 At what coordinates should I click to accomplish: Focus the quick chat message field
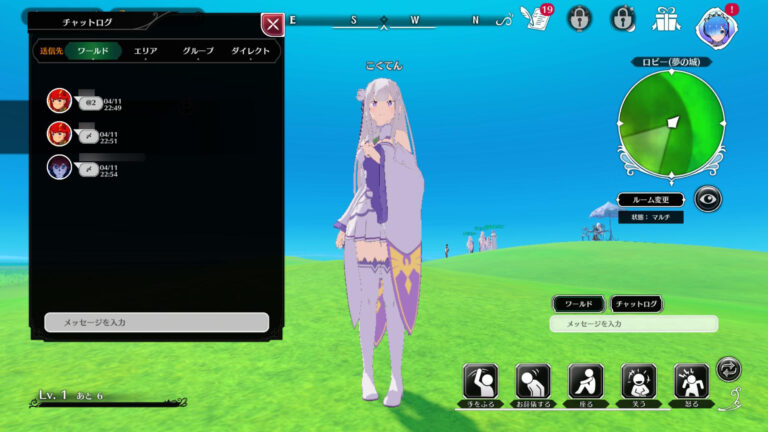click(633, 324)
